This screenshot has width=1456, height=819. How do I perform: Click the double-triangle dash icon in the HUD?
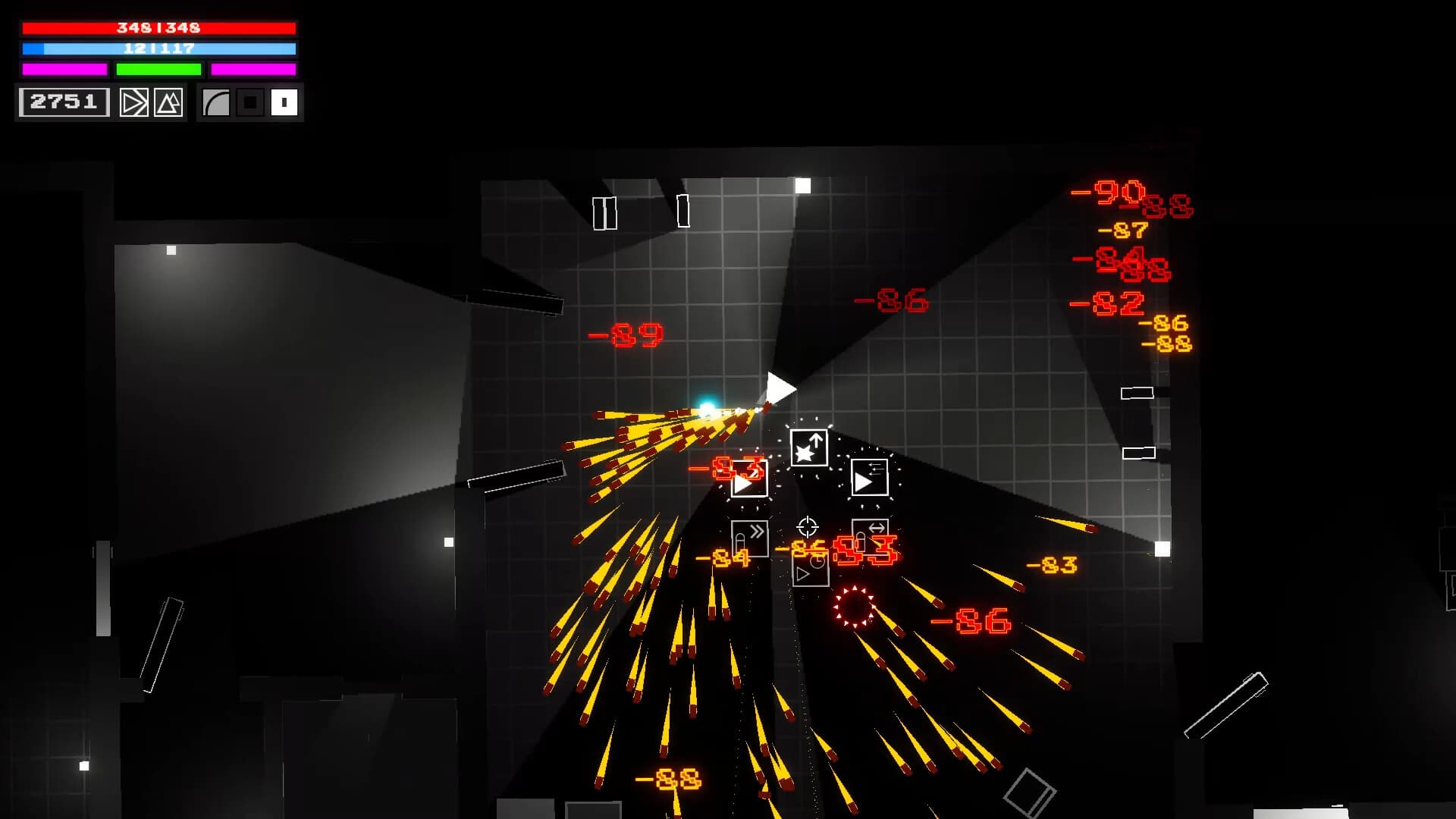point(134,102)
